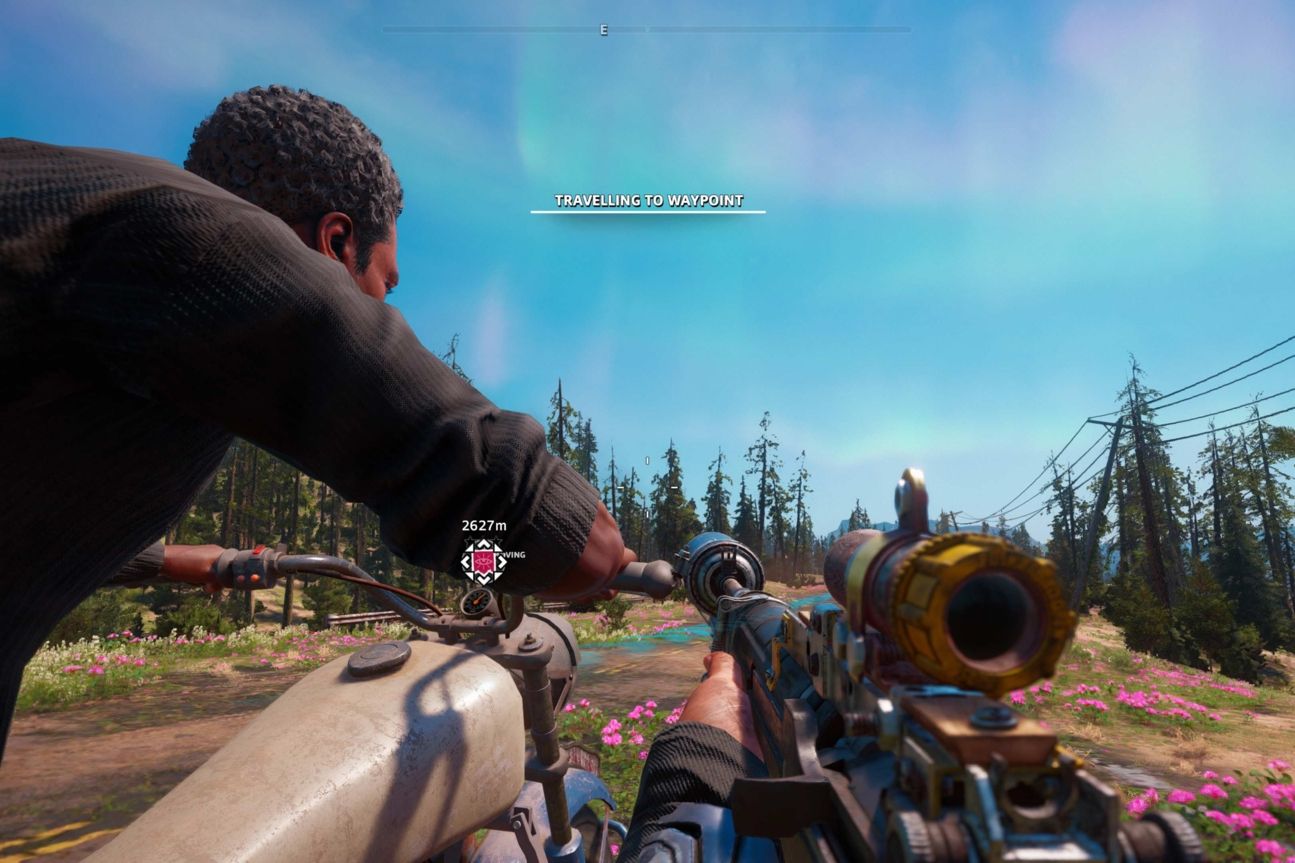Click the star outline behind the waypoint emblem
Viewport: 1295px width, 863px height.
tap(470, 540)
